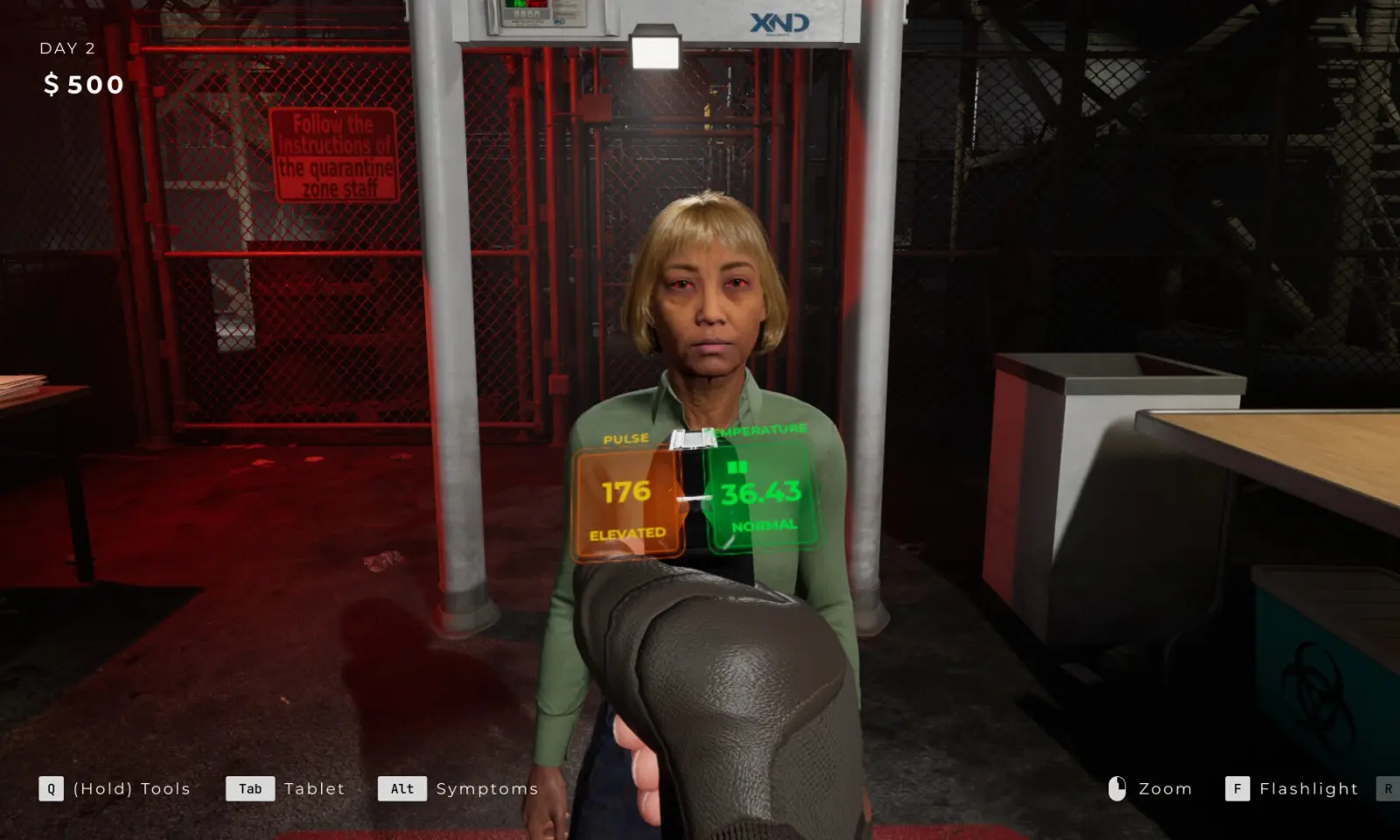Open the Tools menu via its label
The image size is (1400, 840).
(x=132, y=788)
